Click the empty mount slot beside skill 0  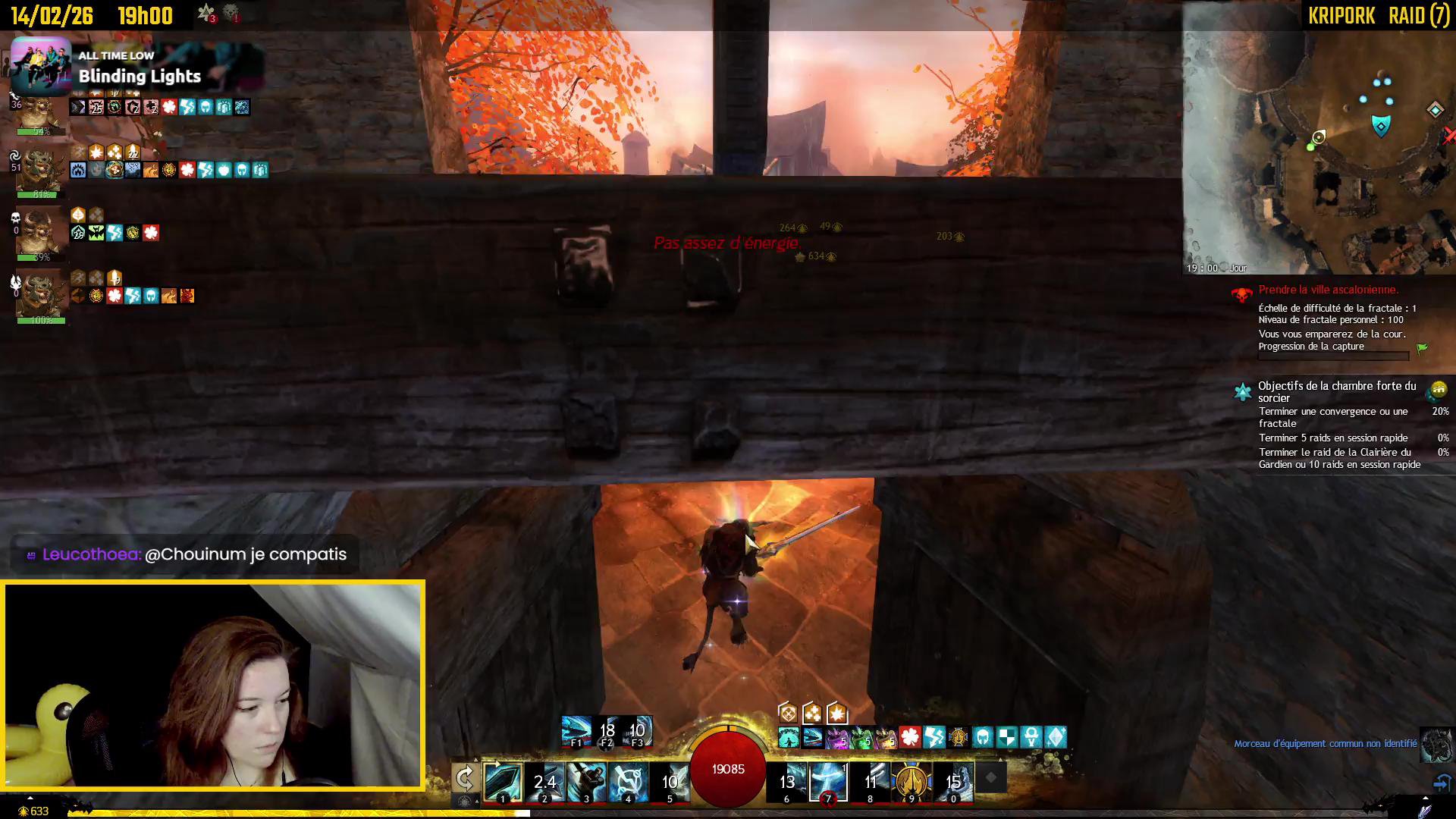click(x=990, y=778)
